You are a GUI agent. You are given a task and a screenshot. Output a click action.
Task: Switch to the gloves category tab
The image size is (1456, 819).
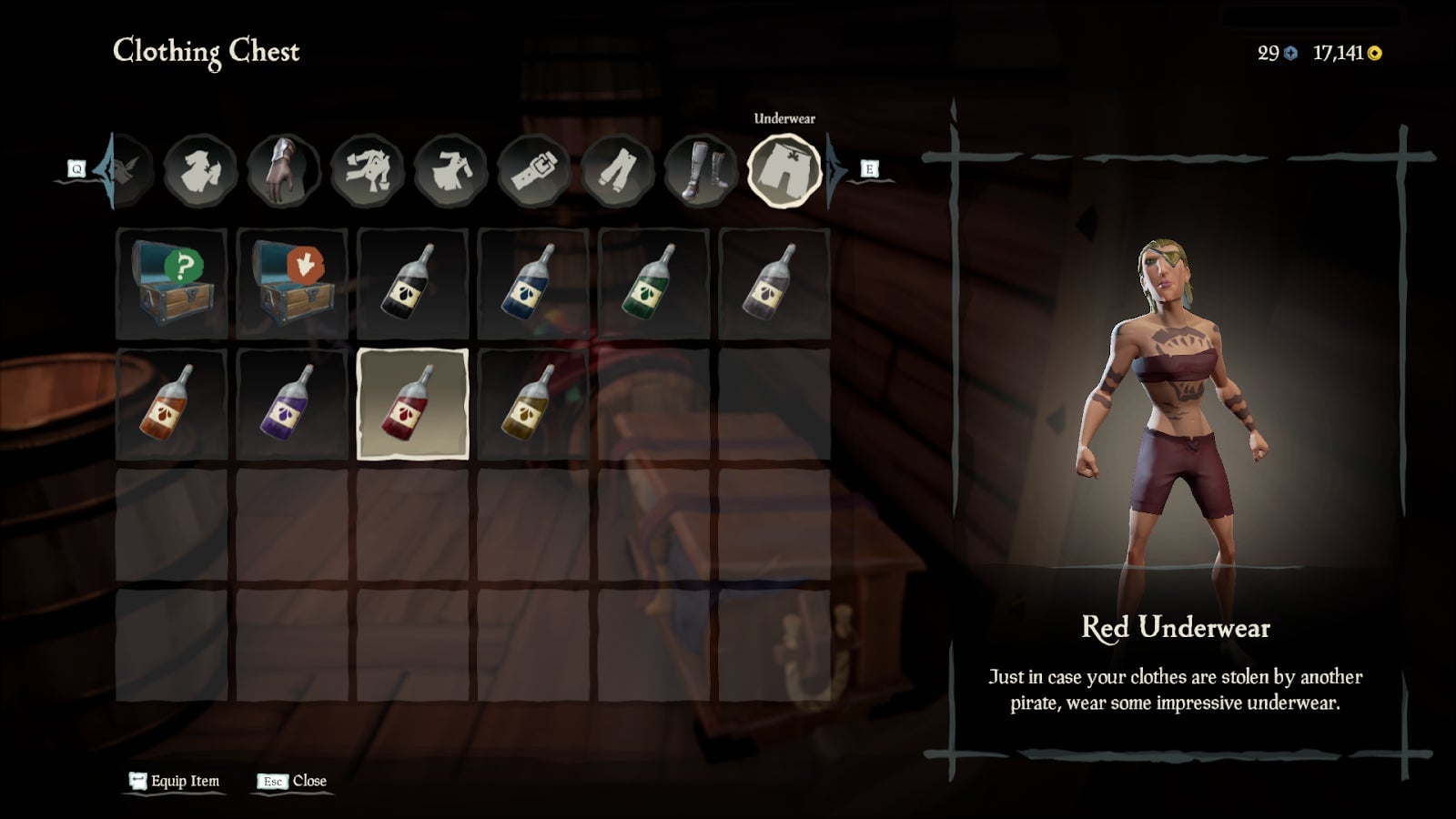pos(284,170)
